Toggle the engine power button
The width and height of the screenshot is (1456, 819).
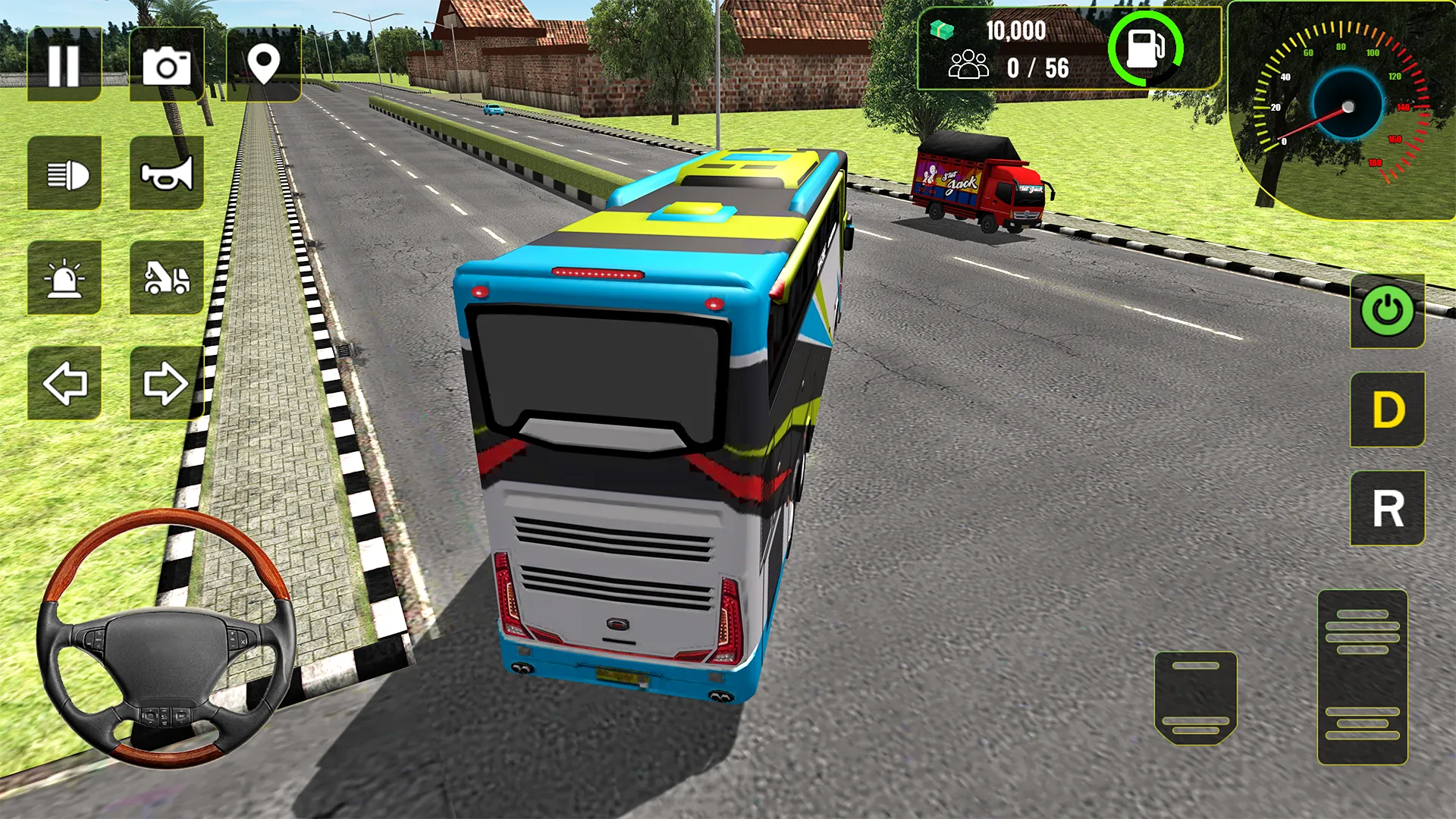click(x=1386, y=309)
